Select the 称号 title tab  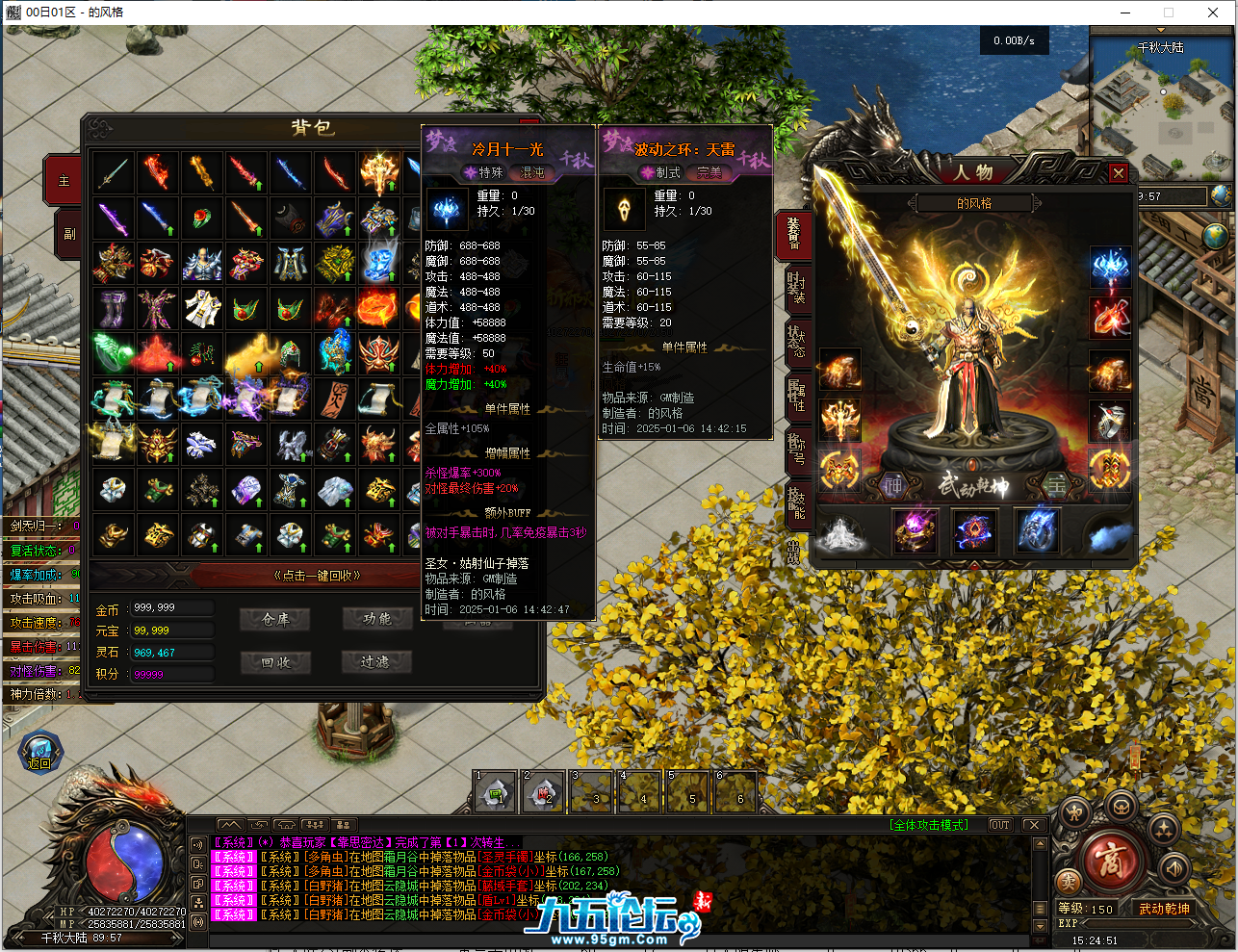795,449
